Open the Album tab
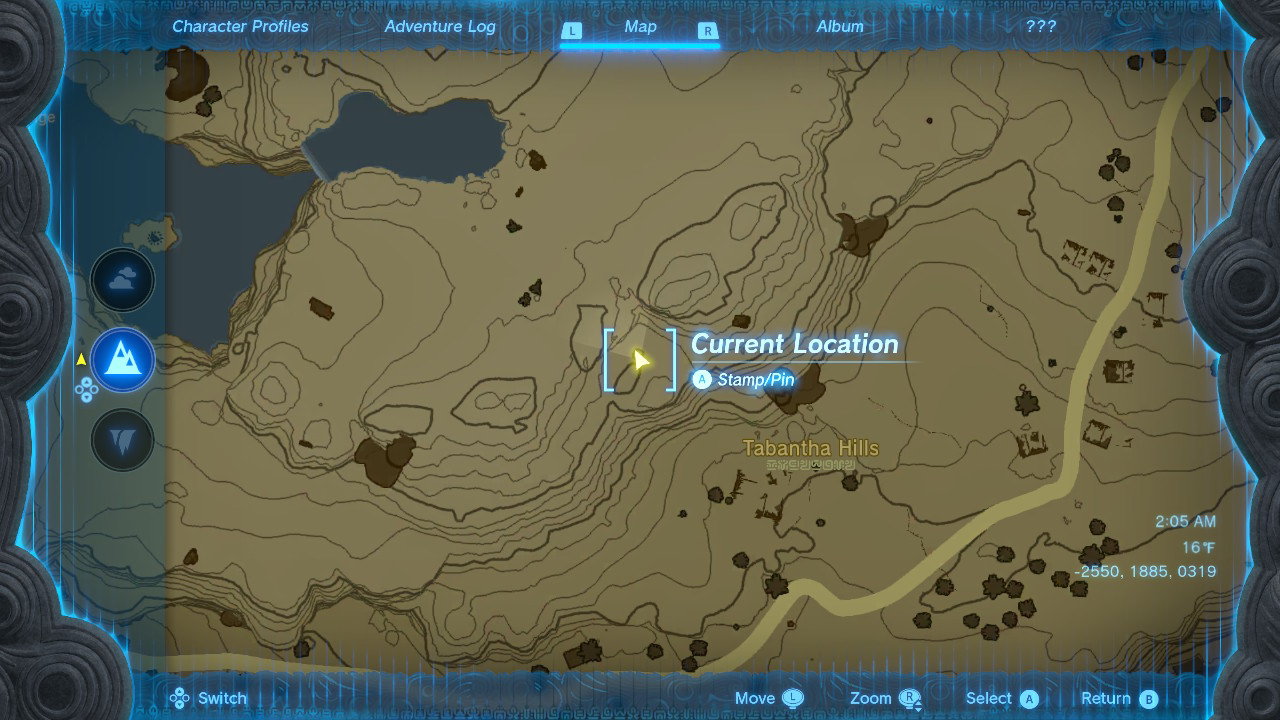Viewport: 1280px width, 720px height. pyautogui.click(x=838, y=26)
